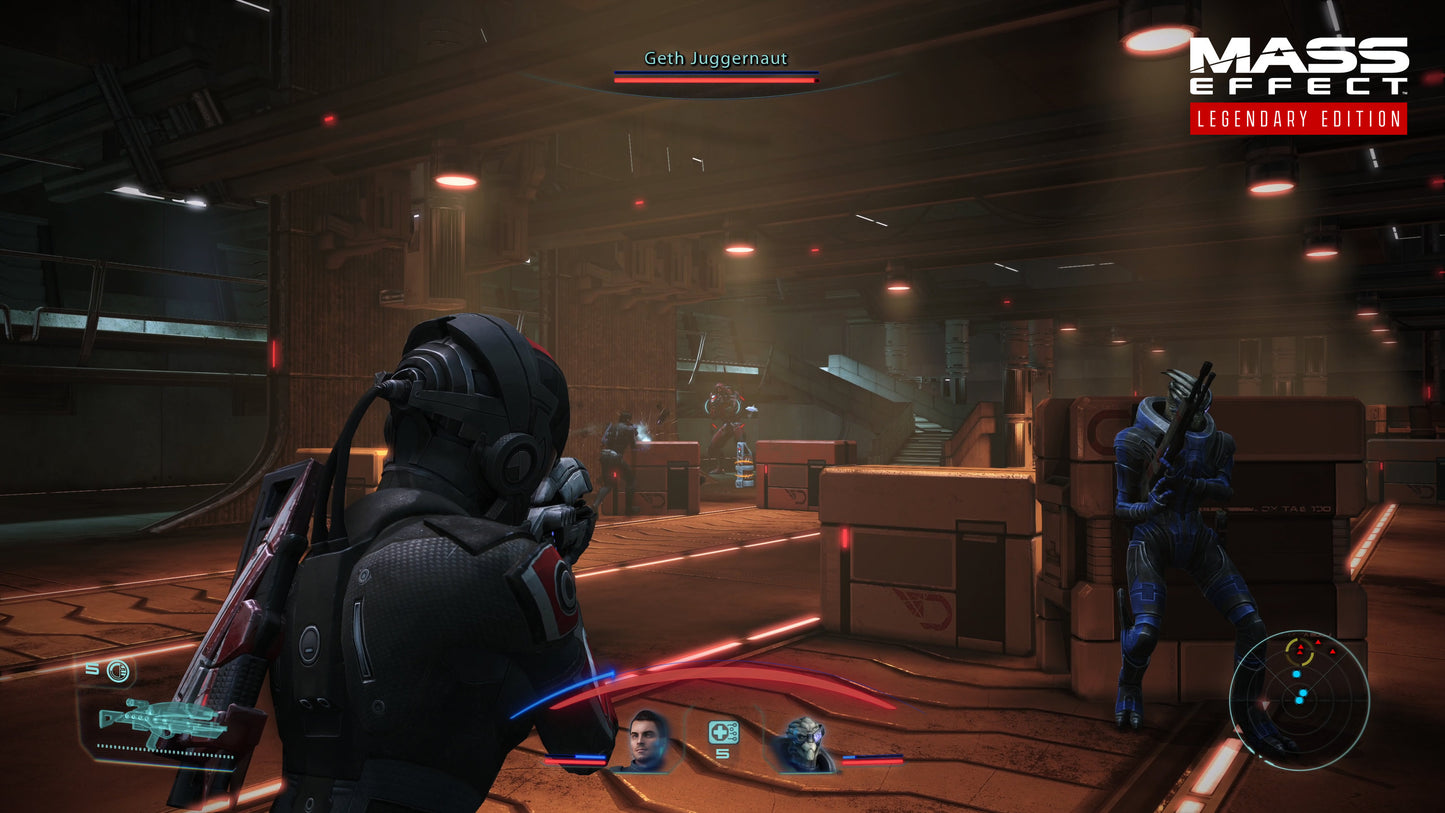The image size is (1445, 813).
Task: Select the radar minimap in the corner
Action: [x=1301, y=699]
